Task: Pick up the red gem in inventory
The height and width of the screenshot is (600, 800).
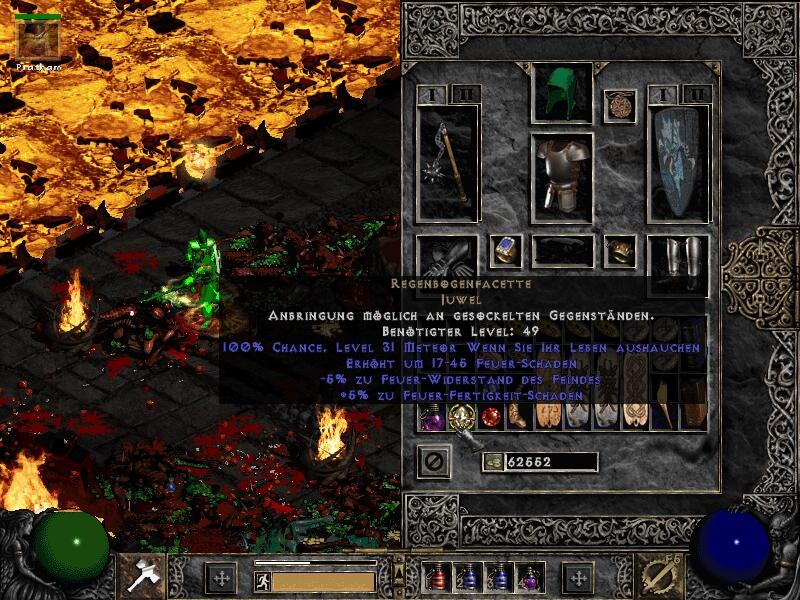Action: click(x=490, y=417)
